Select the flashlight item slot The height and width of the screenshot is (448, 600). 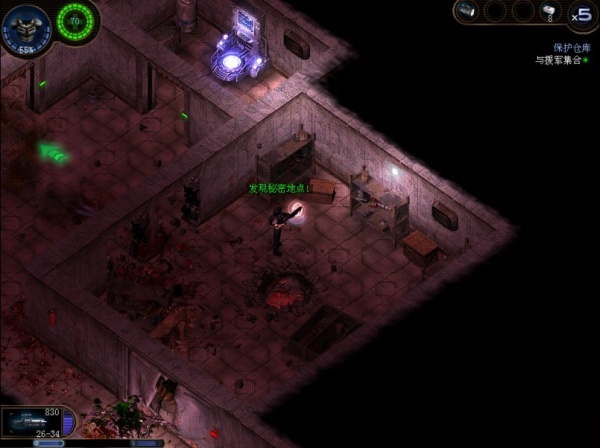466,11
